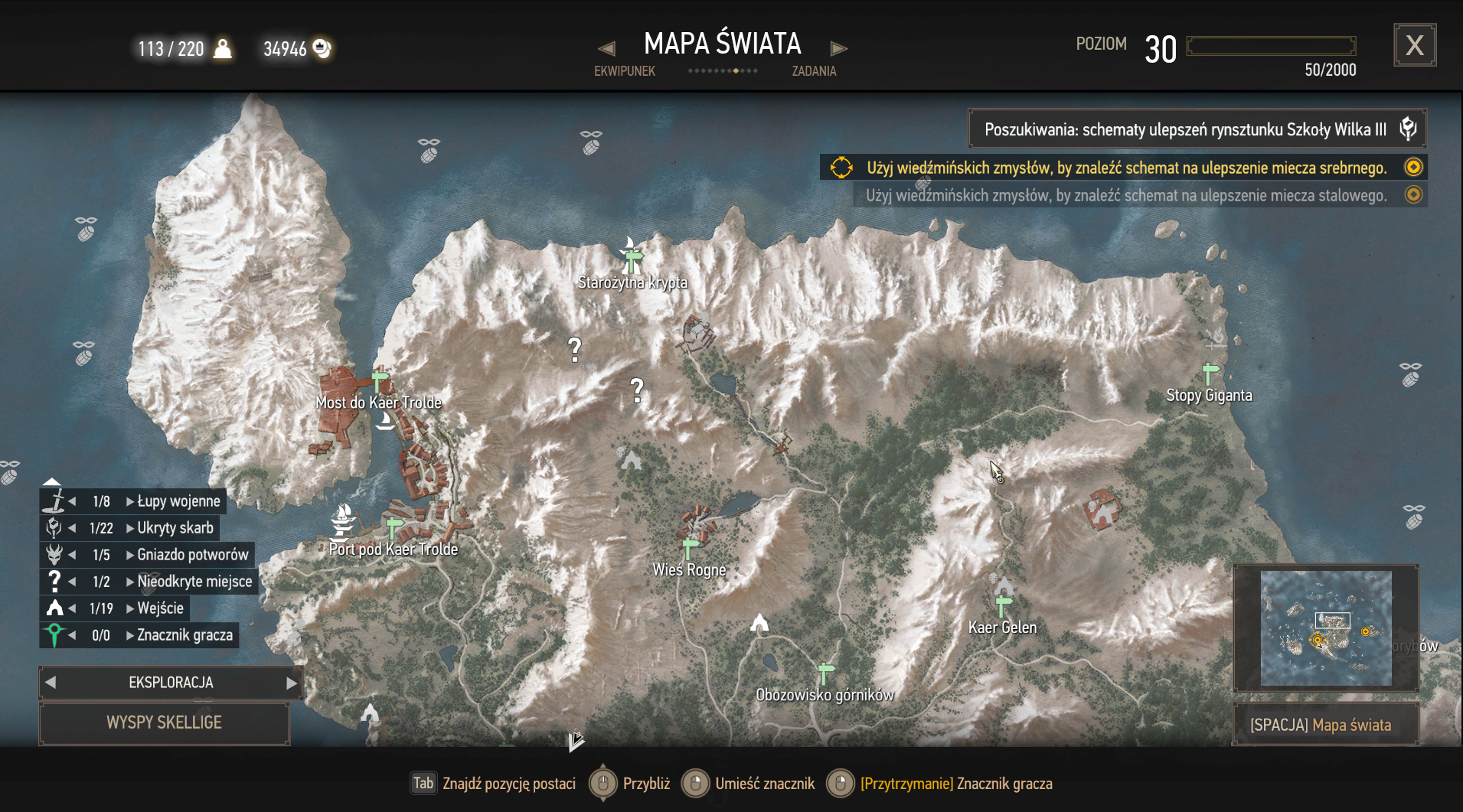Select the Łupy wojenne legend entry
The image size is (1463, 812).
coord(178,501)
